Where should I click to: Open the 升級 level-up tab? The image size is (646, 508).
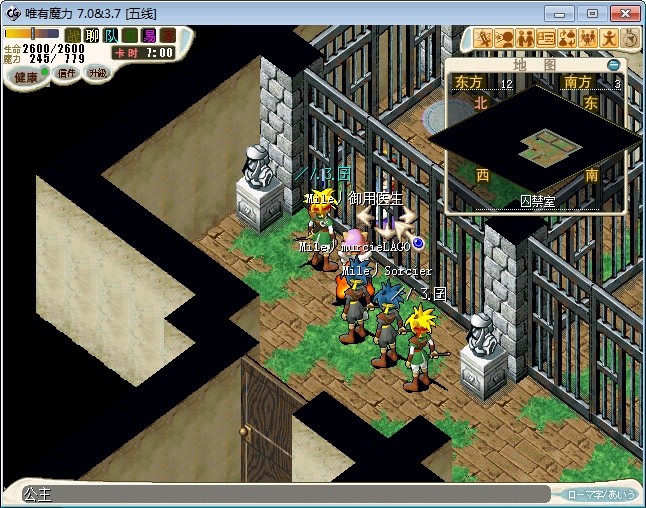click(x=98, y=73)
